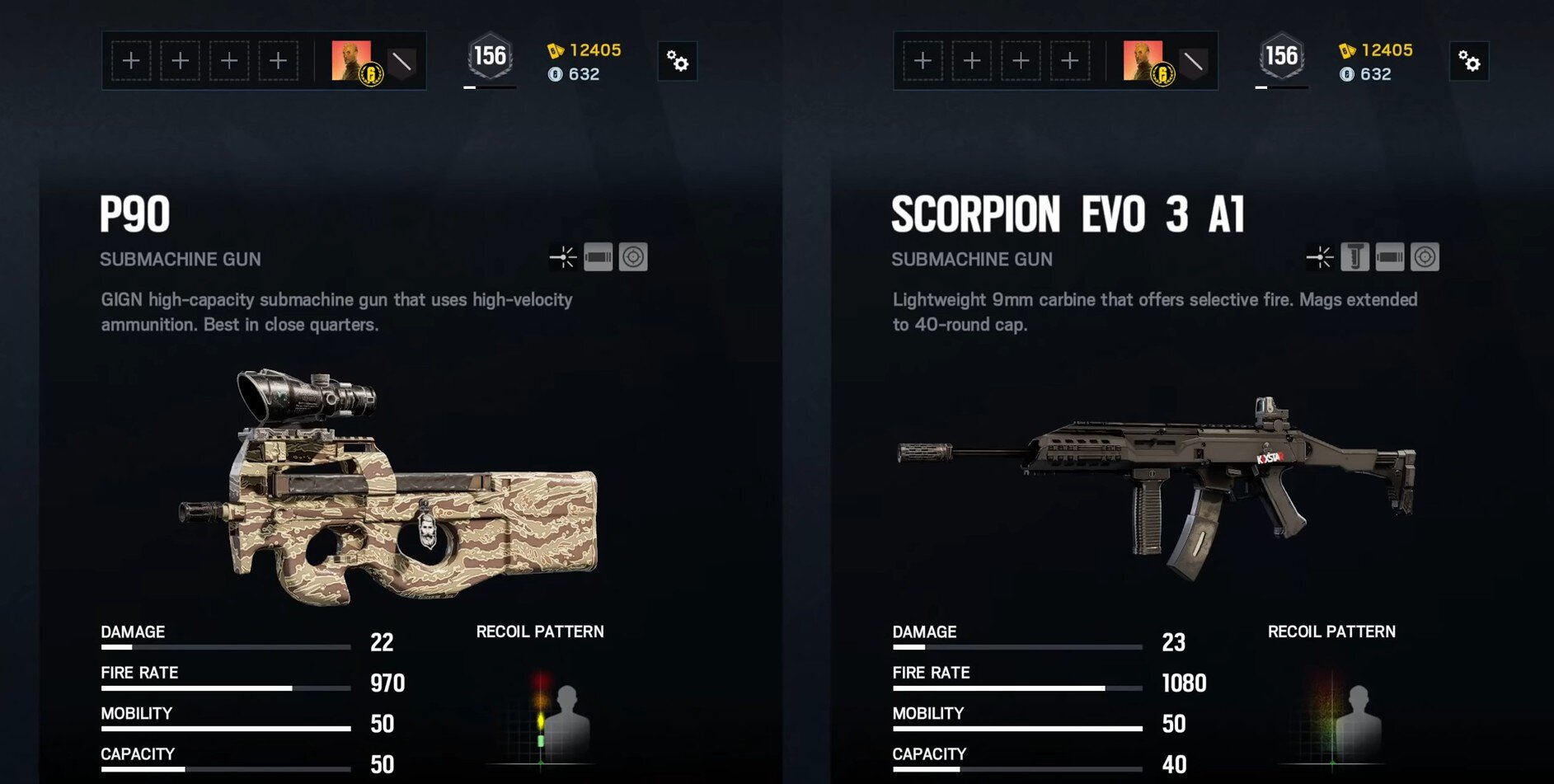Open player profile avatar on Scorpion screen

tap(1143, 61)
